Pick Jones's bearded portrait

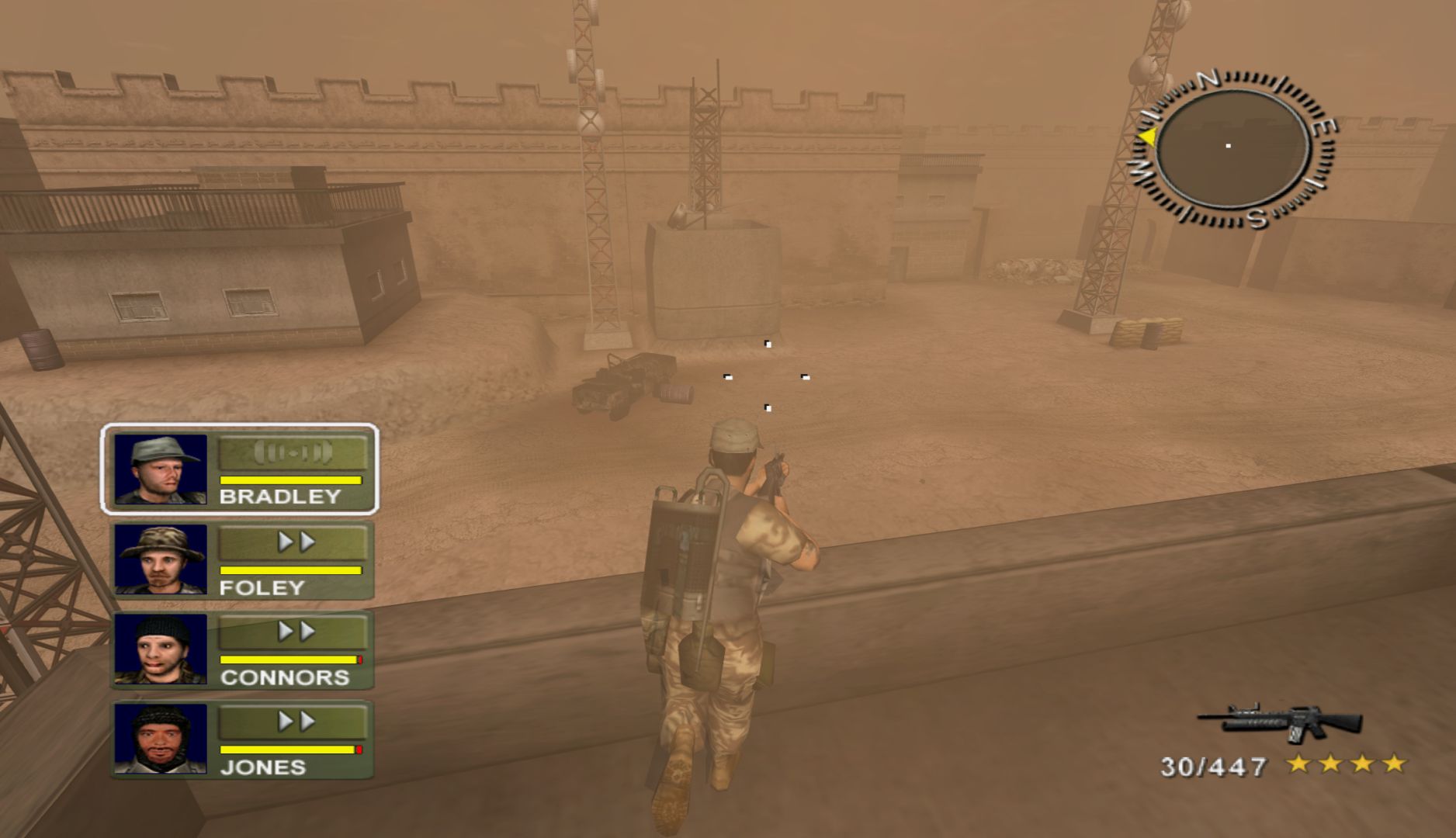click(x=161, y=739)
